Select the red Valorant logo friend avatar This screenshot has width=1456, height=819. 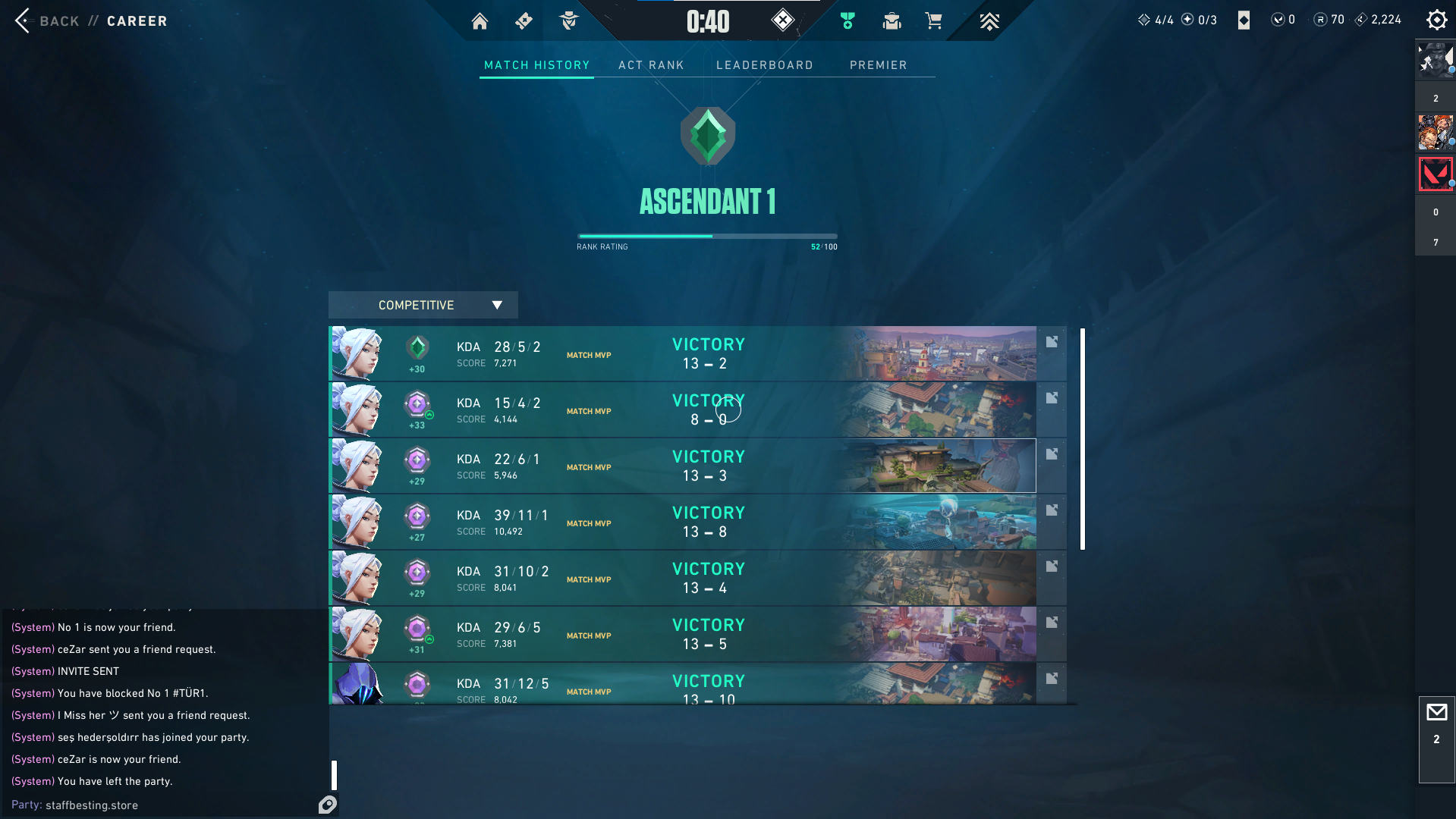pos(1435,174)
